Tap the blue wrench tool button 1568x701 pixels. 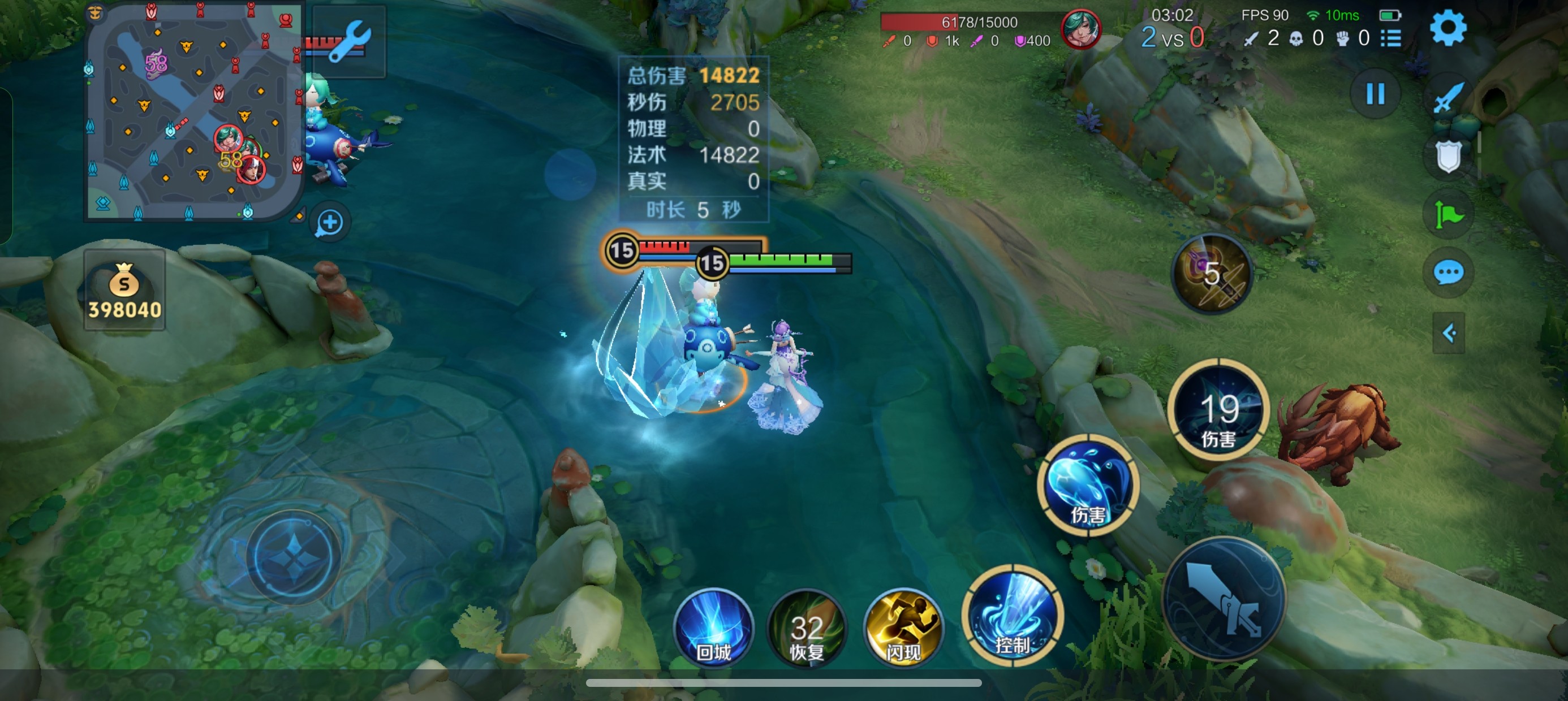coord(348,41)
